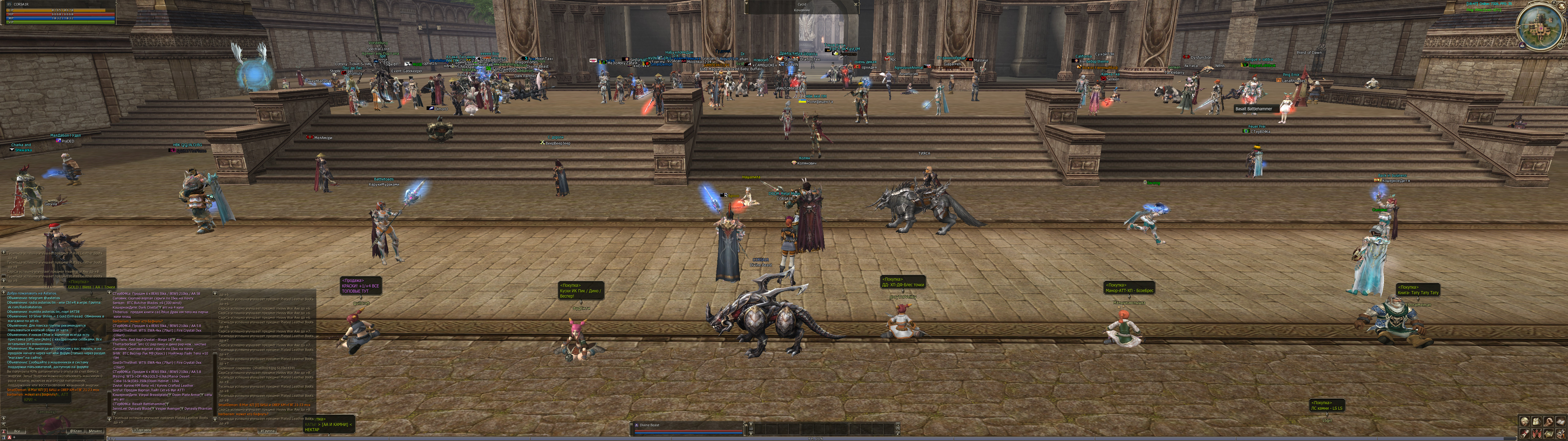Open the skills book icon
The height and width of the screenshot is (441, 1568).
coord(1561,421)
